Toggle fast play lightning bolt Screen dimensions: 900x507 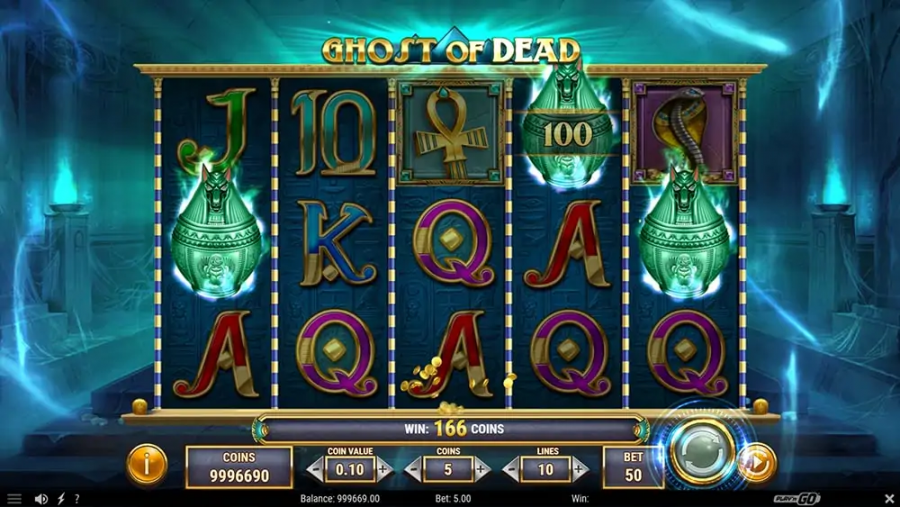61,498
